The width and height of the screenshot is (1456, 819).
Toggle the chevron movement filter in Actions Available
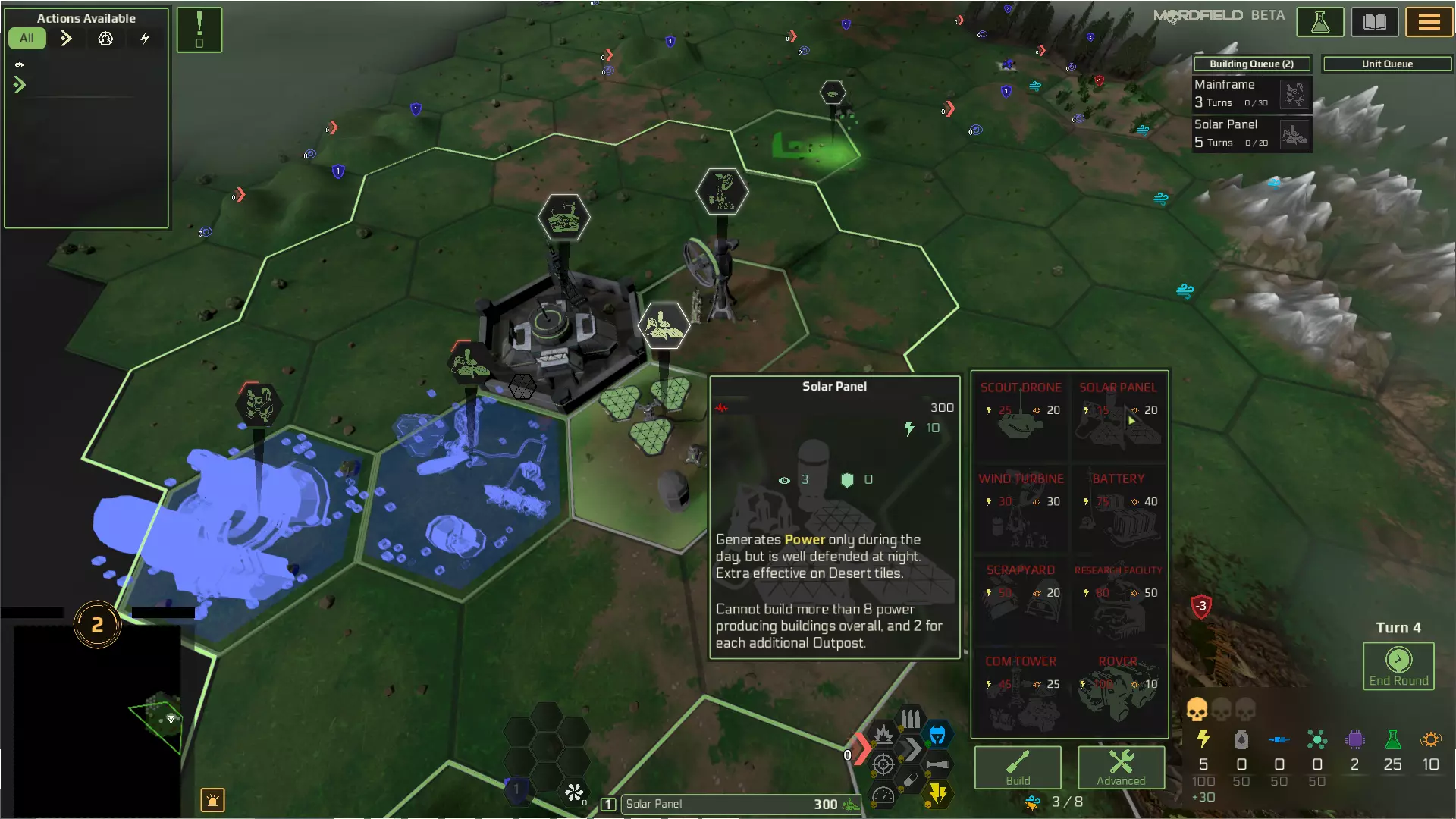coord(66,38)
